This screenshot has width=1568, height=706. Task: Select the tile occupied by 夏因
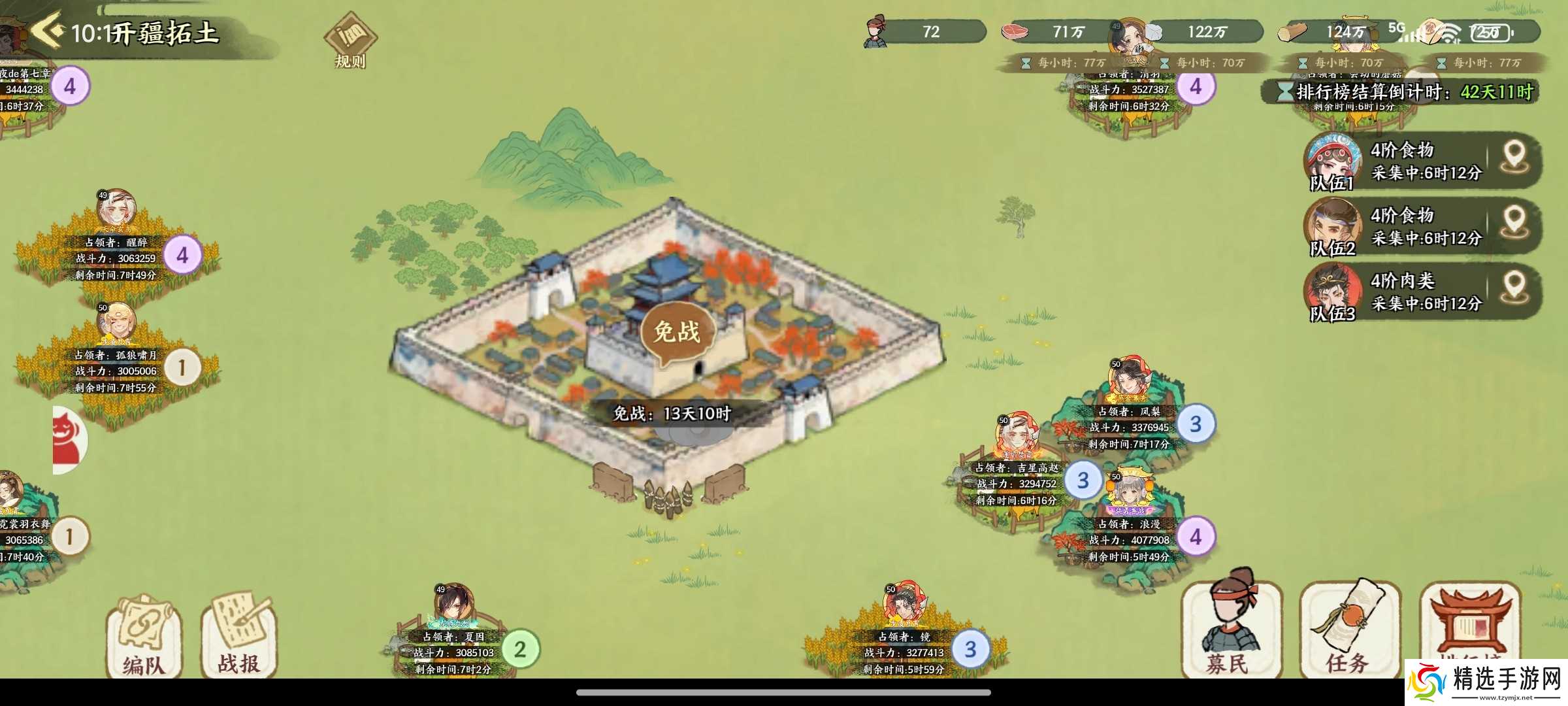pyautogui.click(x=453, y=652)
